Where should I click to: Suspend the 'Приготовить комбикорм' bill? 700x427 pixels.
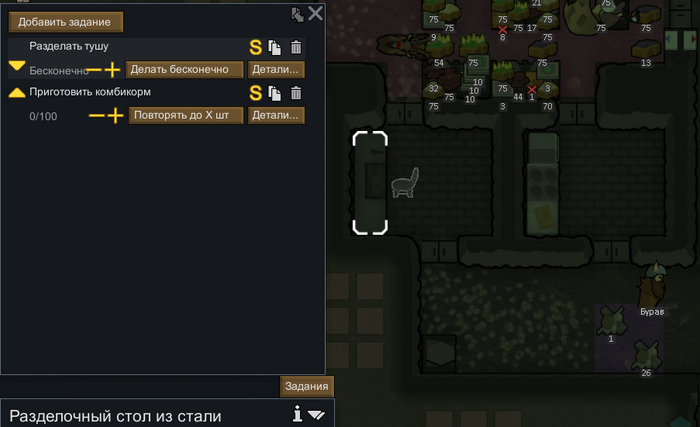(x=256, y=93)
